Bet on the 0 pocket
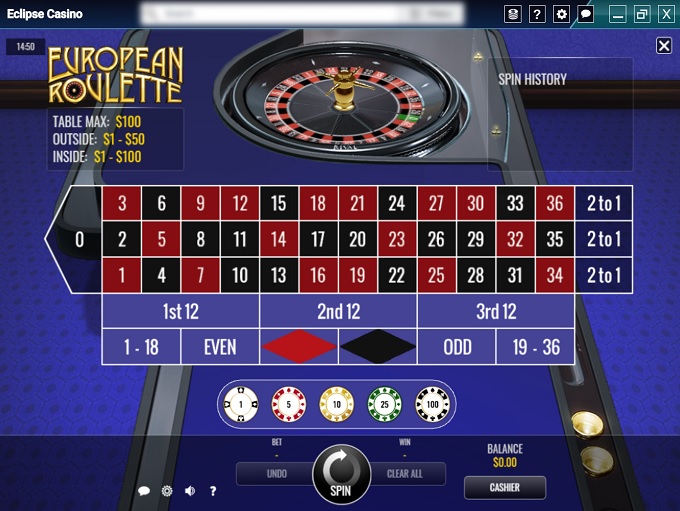The width and height of the screenshot is (680, 511). [x=80, y=240]
